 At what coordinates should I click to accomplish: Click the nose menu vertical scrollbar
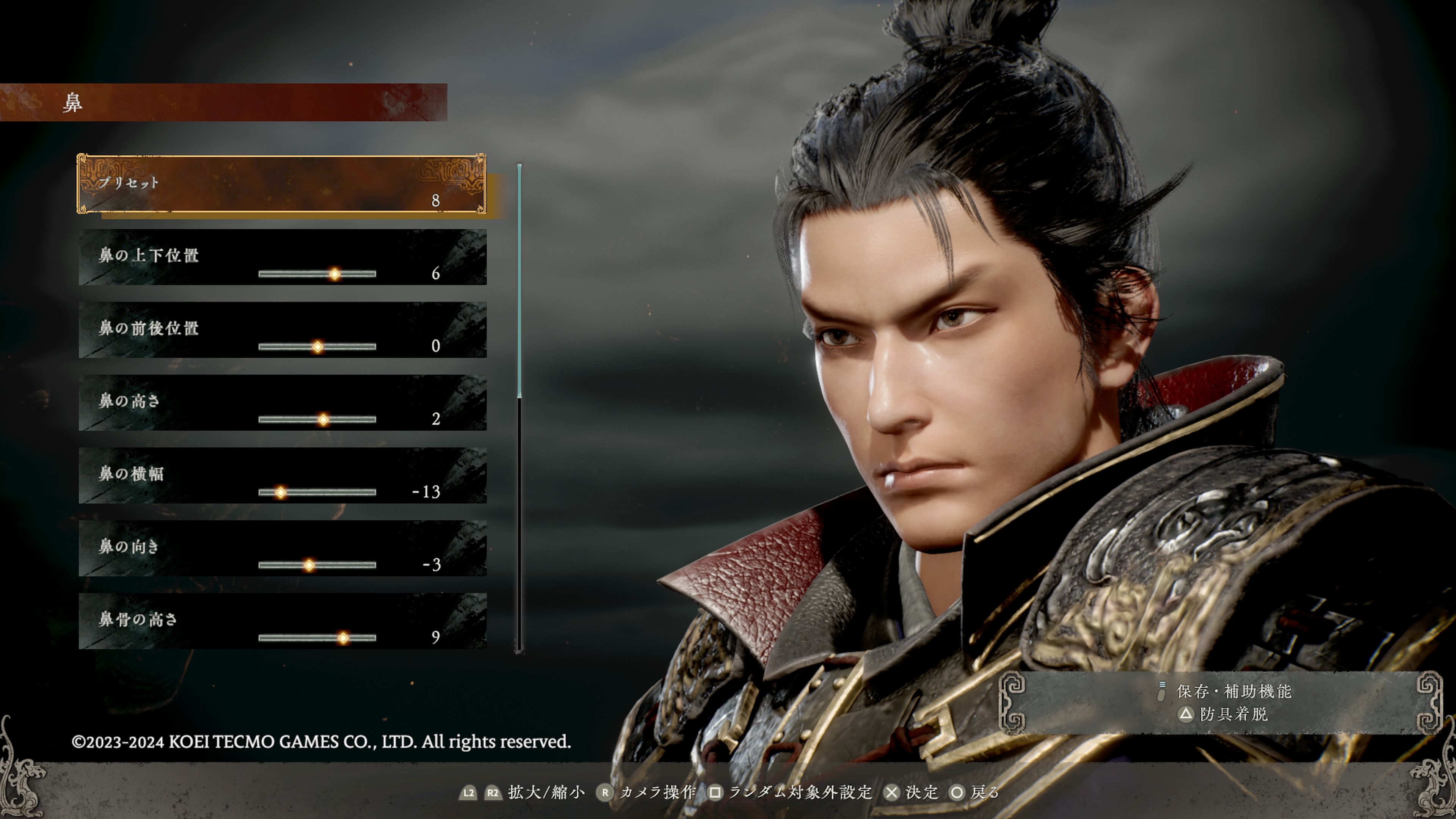pyautogui.click(x=519, y=407)
